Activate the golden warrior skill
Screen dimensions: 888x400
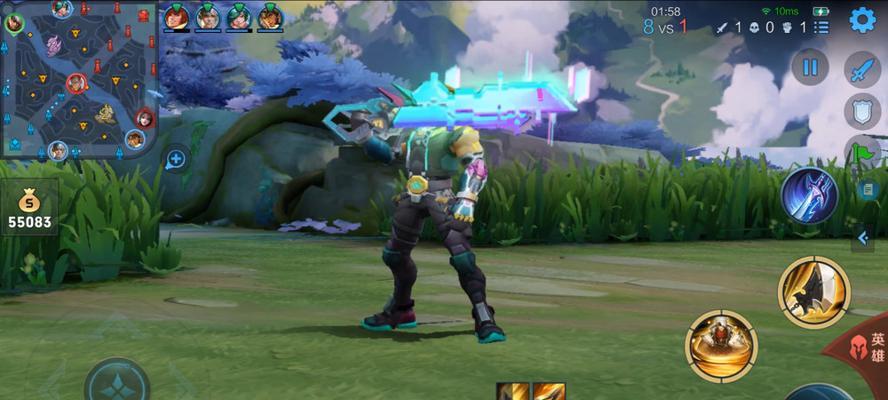pyautogui.click(x=721, y=346)
